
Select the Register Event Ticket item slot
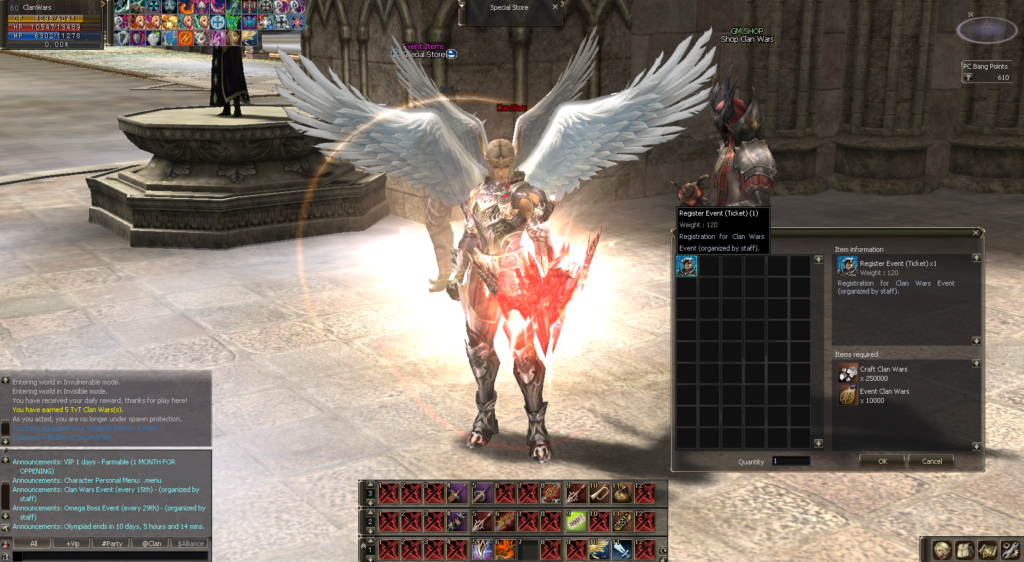(686, 266)
